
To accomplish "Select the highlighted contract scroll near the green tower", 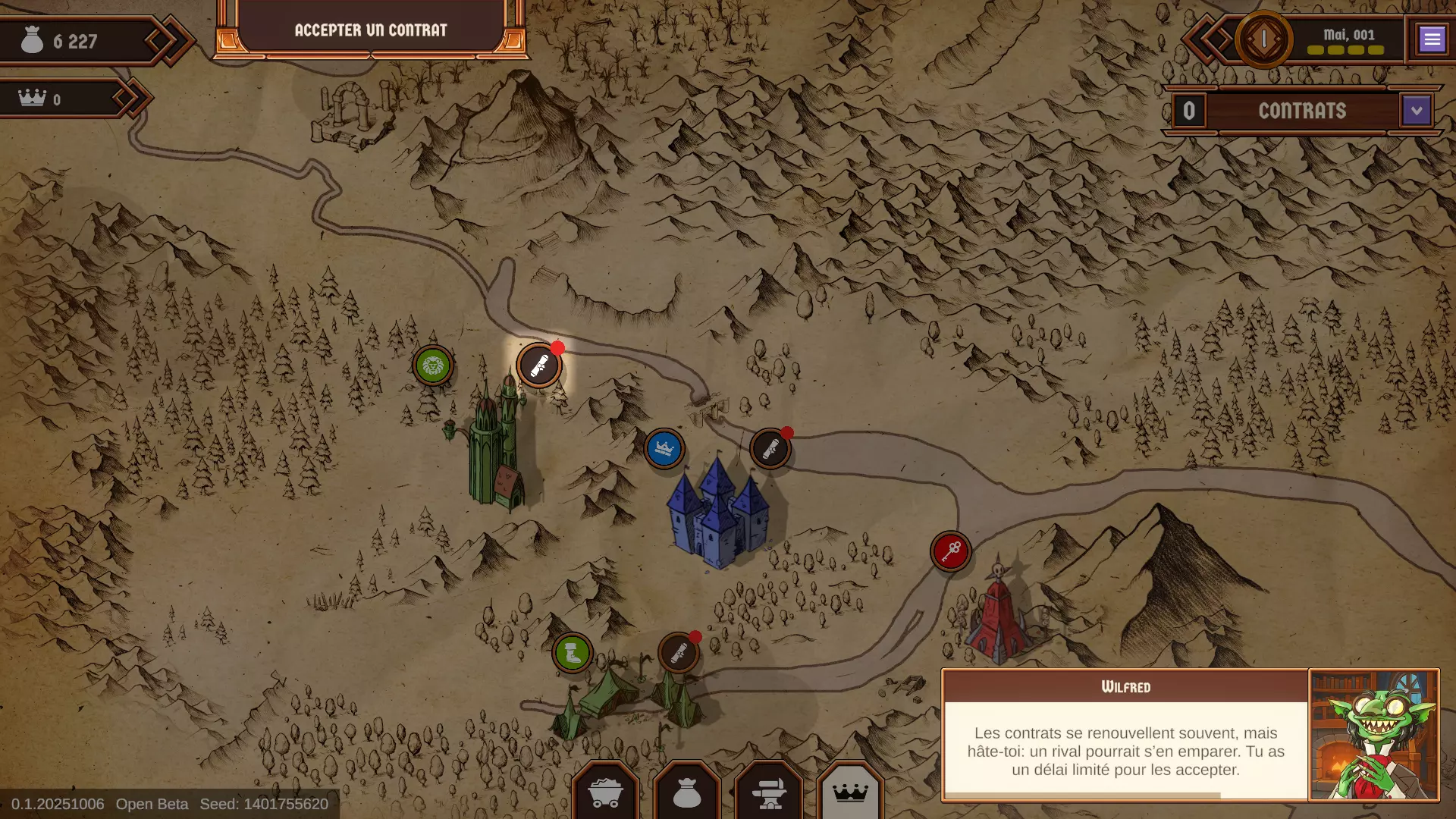I will 539,366.
